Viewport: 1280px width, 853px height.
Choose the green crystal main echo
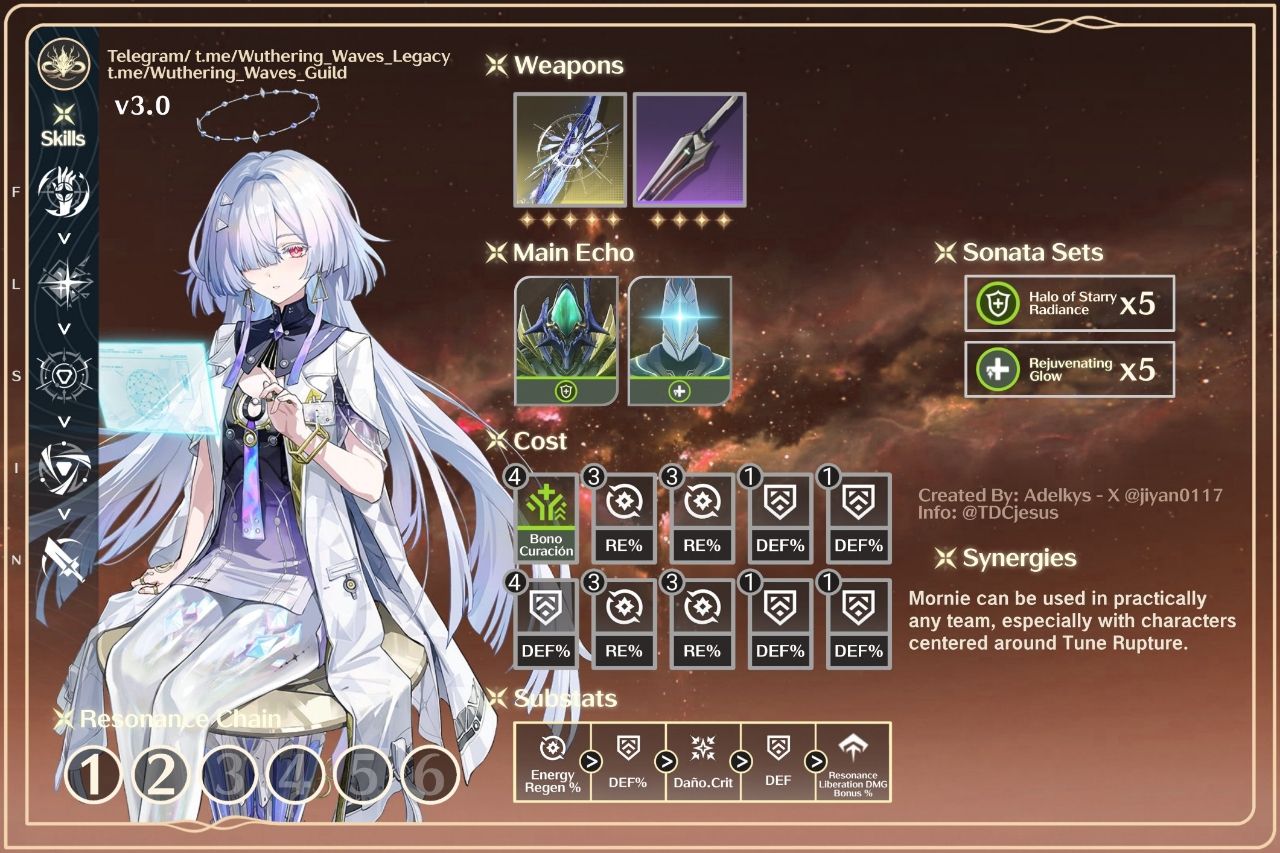pos(566,340)
